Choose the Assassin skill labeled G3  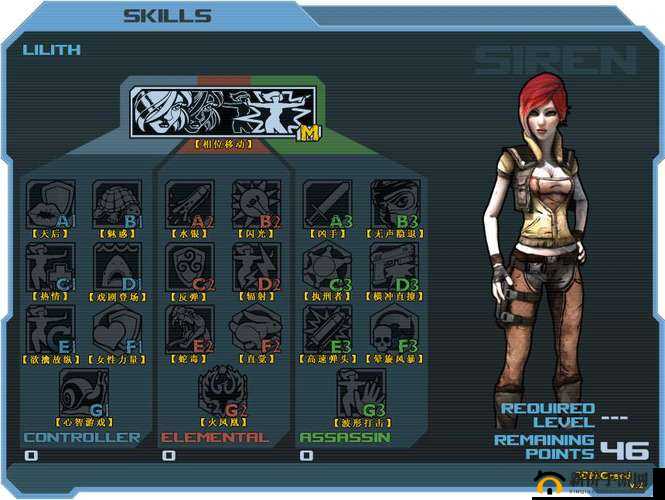(361, 391)
